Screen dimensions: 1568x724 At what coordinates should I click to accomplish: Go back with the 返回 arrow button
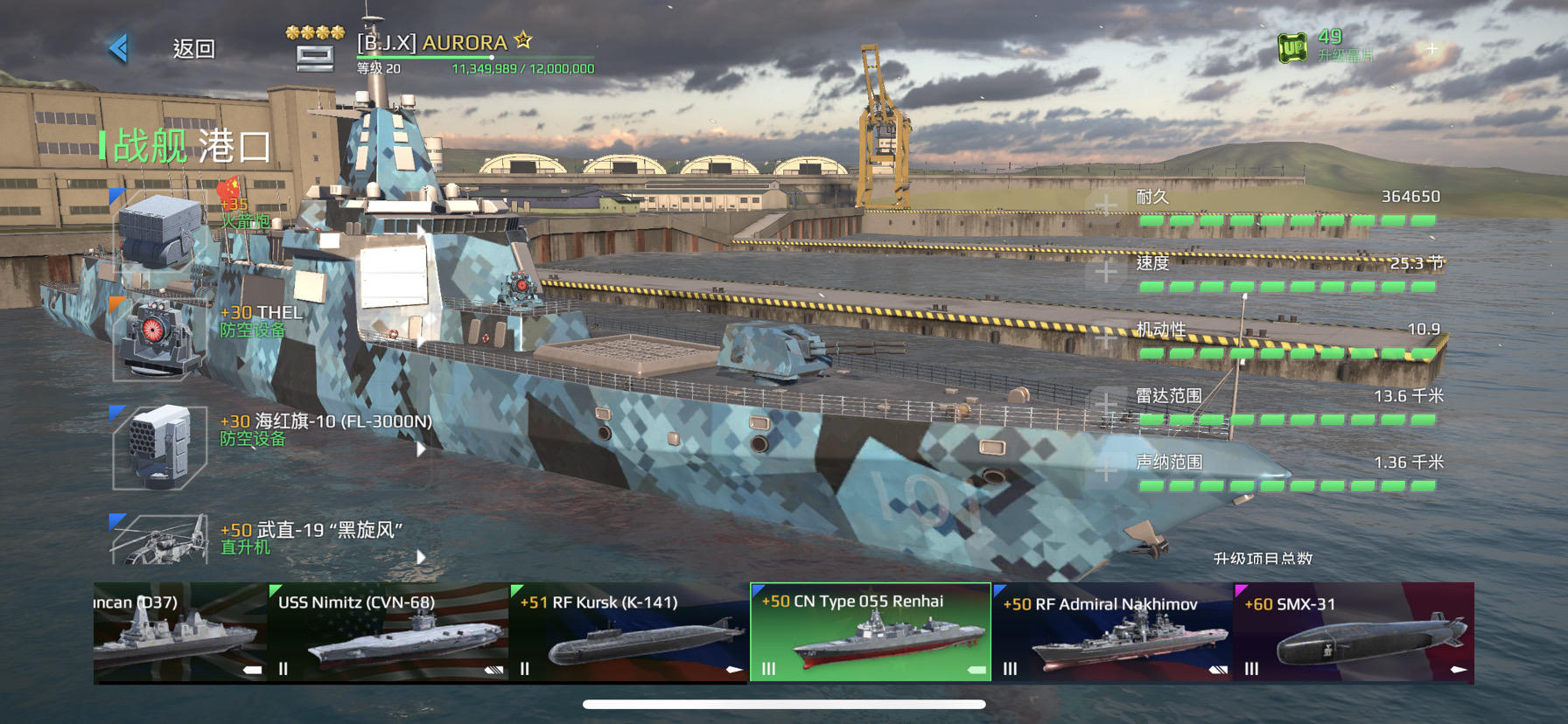[120, 48]
